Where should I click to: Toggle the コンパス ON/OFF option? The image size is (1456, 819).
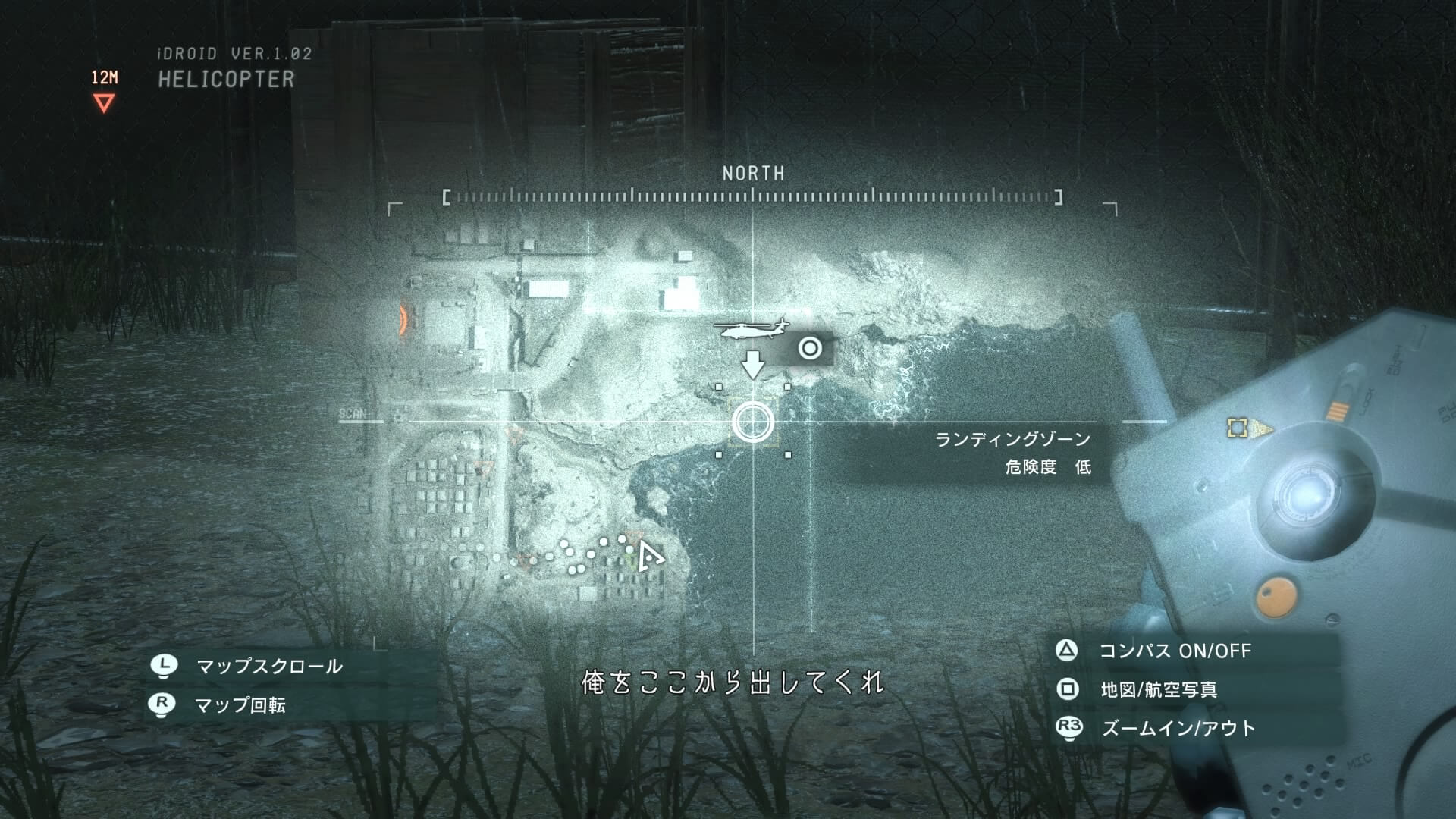1174,651
